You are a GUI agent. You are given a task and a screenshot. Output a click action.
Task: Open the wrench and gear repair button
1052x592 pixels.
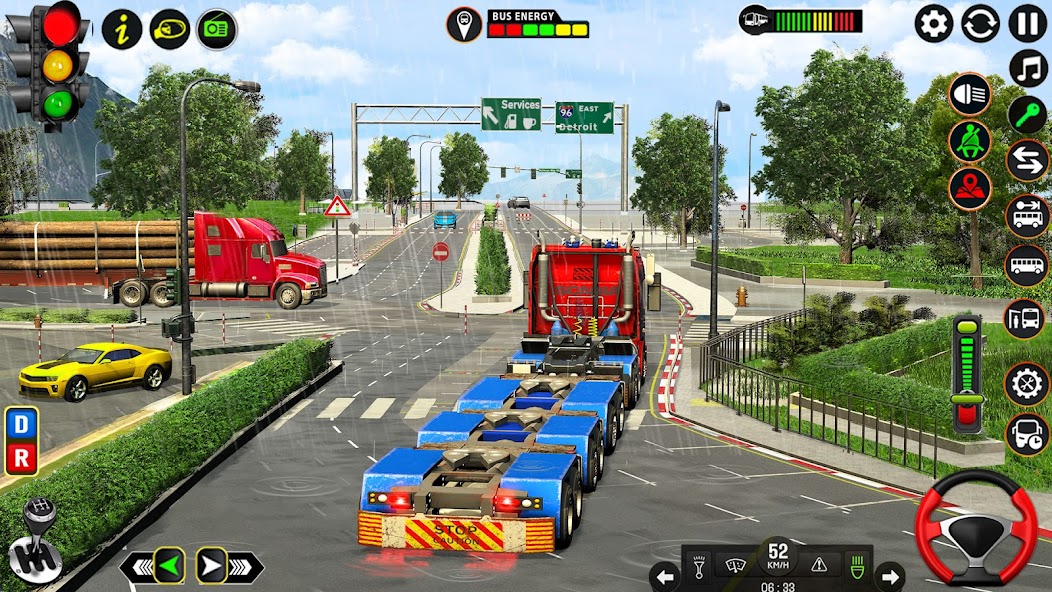point(1027,384)
